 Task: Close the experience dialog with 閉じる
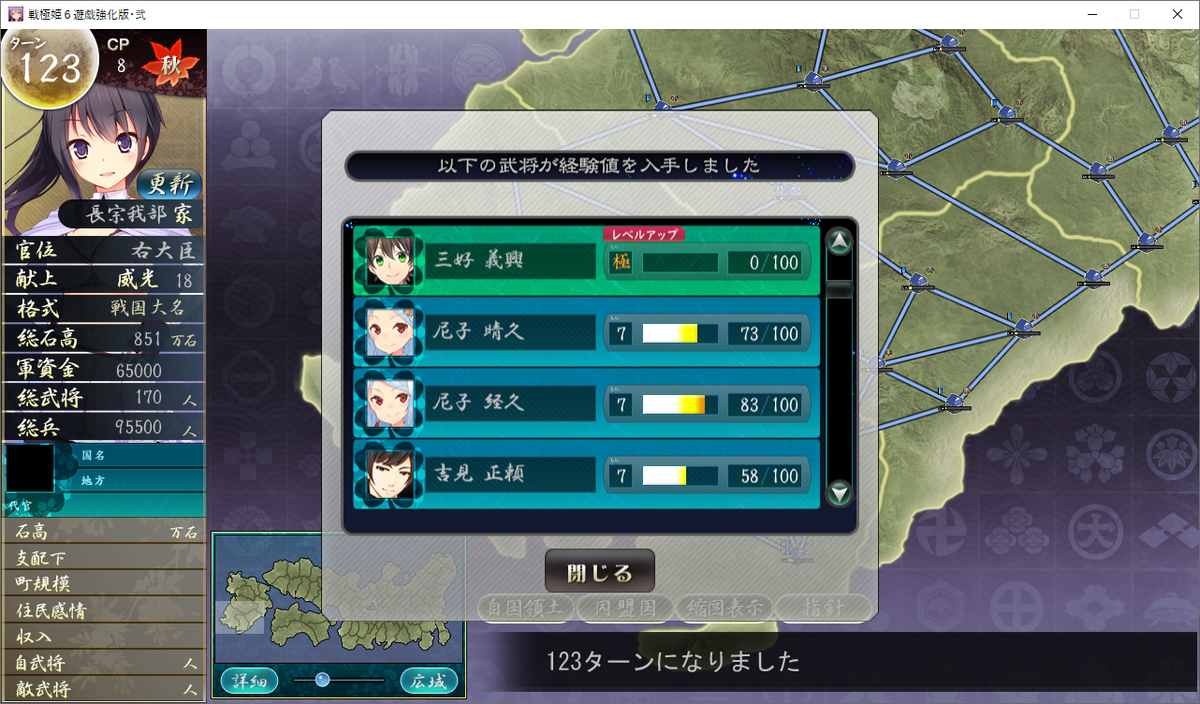(599, 572)
